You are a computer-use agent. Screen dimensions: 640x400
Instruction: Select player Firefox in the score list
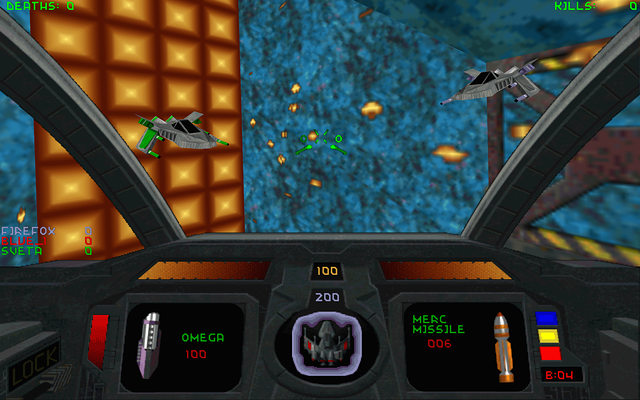(29, 230)
